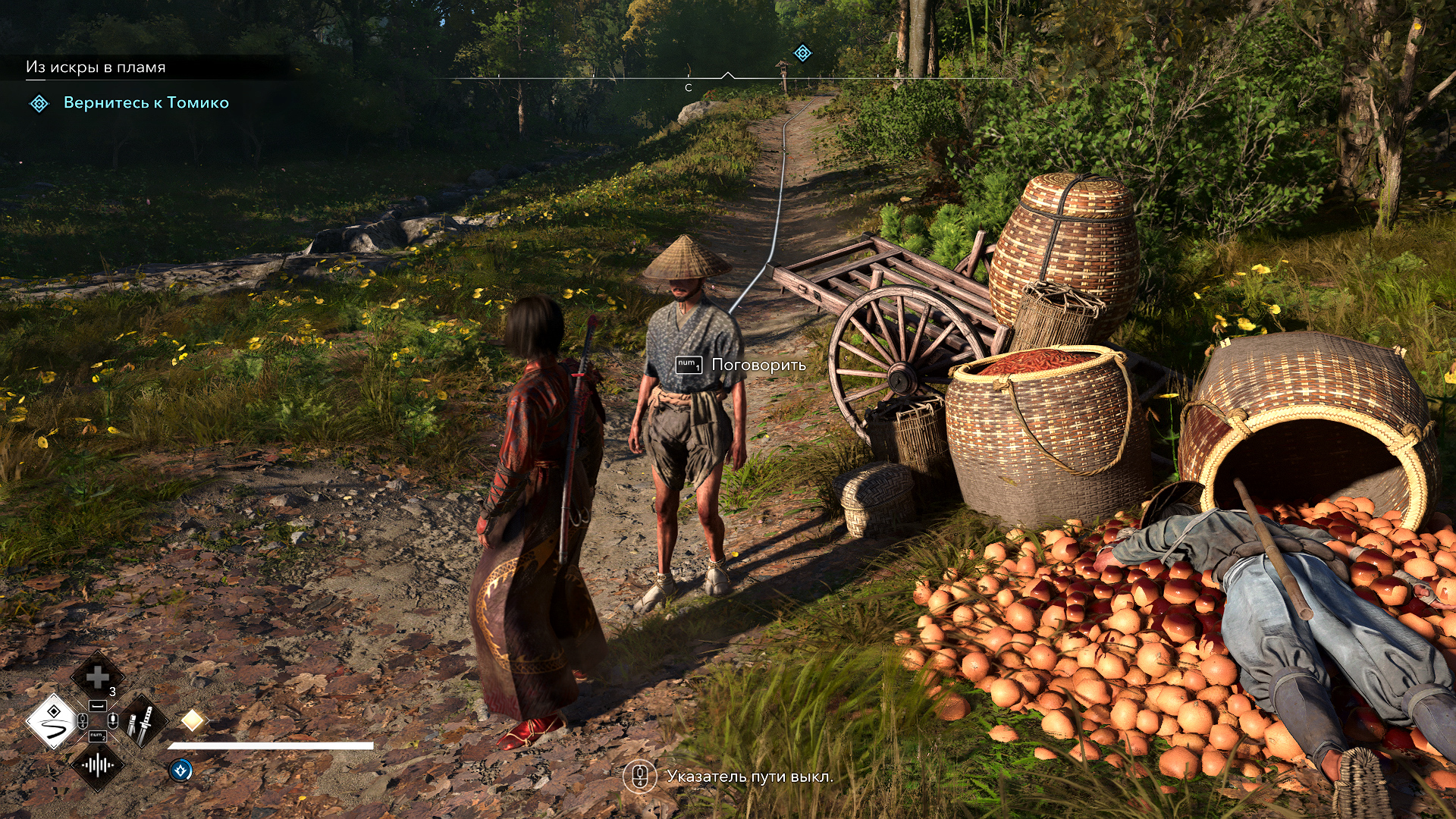Select the "Вернитесь к Томико" objective
The image size is (1456, 819).
coord(146,103)
